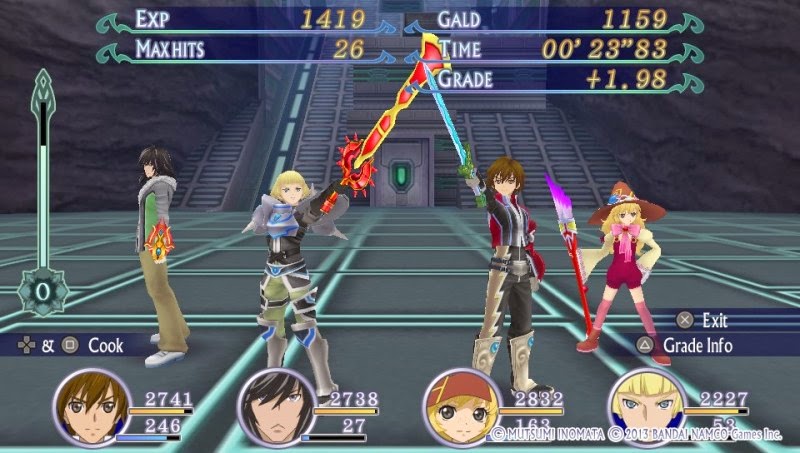Choose the Exit option
This screenshot has width=800, height=453.
pyautogui.click(x=713, y=321)
